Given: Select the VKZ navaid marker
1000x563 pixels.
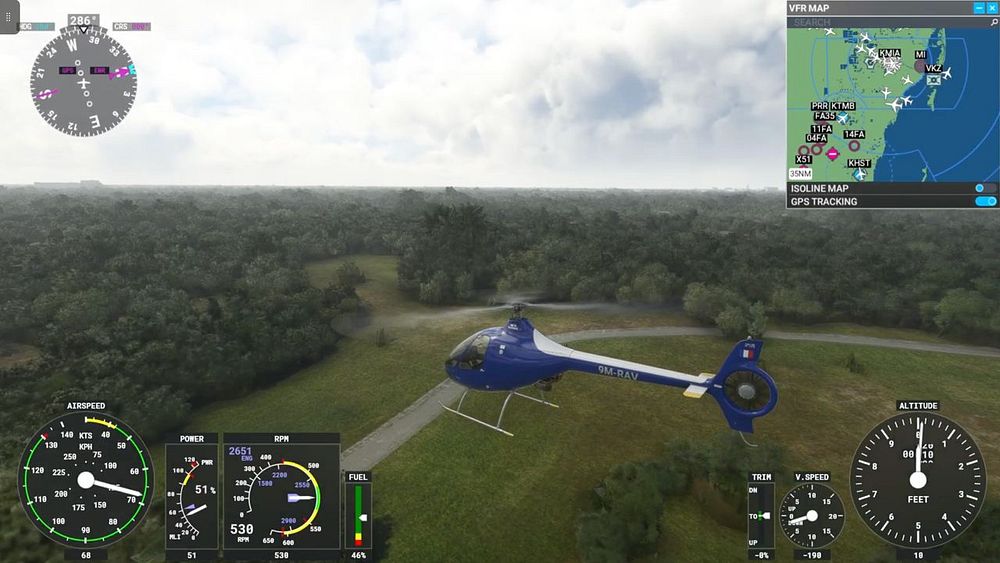Looking at the screenshot, I should pos(934,71).
